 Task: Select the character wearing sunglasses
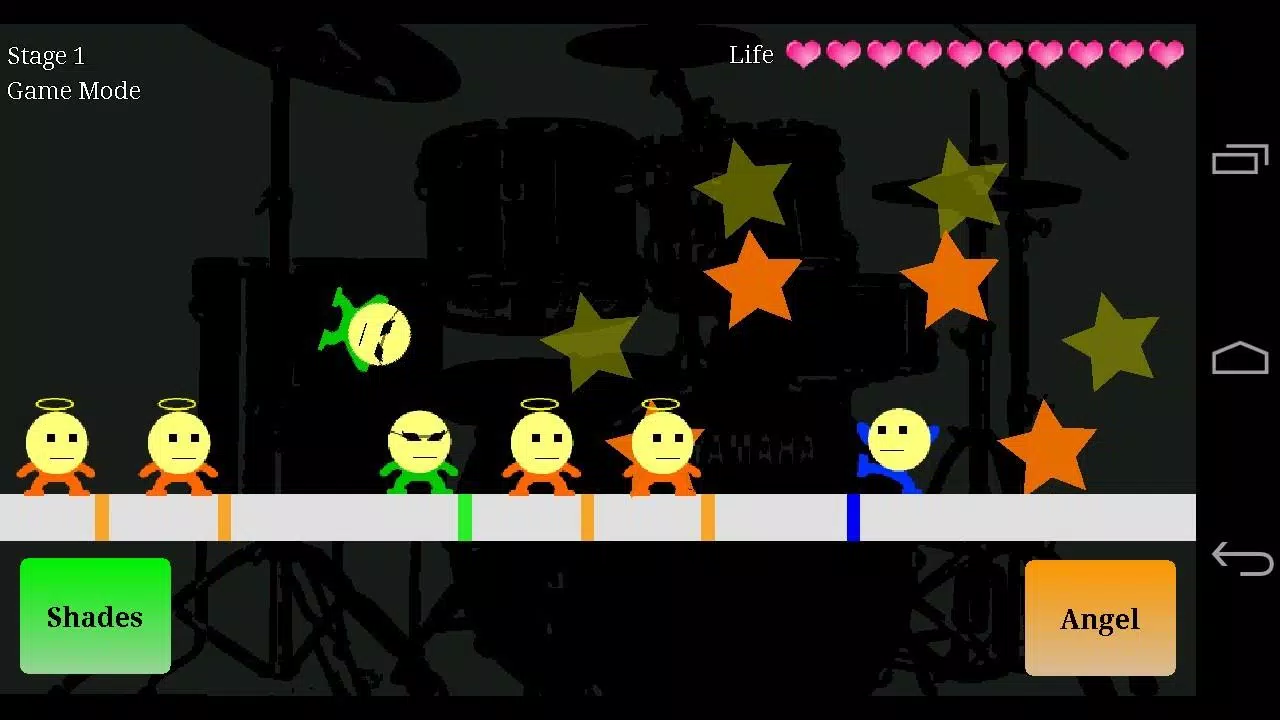pos(417,445)
